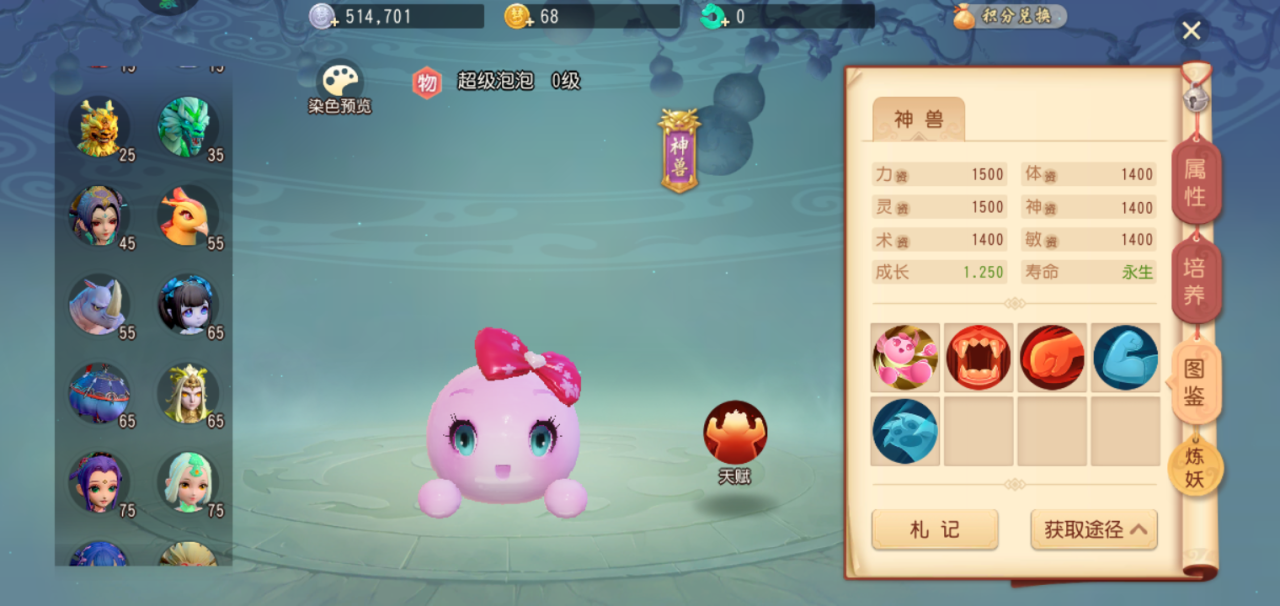Inspect the blue flexed arm skill

1126,357
